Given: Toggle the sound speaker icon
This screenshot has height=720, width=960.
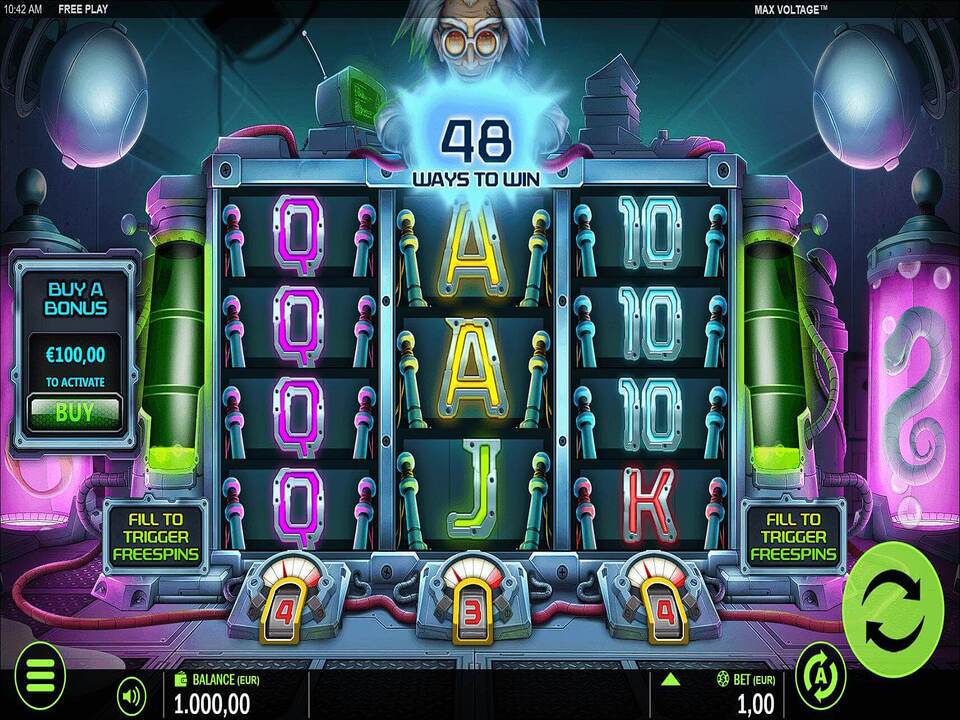Looking at the screenshot, I should (131, 693).
